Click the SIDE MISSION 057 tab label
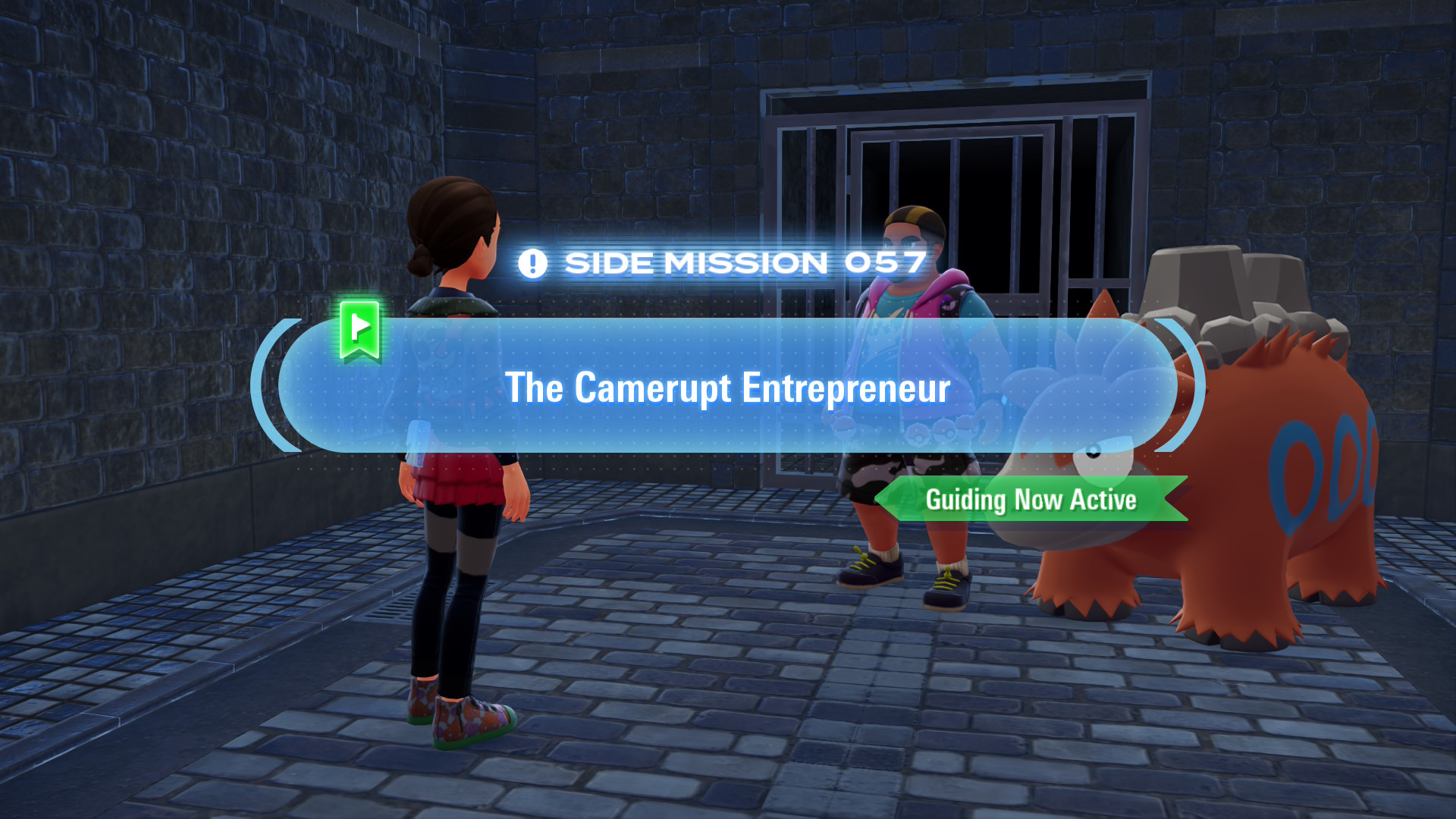This screenshot has height=819, width=1456. click(x=745, y=262)
